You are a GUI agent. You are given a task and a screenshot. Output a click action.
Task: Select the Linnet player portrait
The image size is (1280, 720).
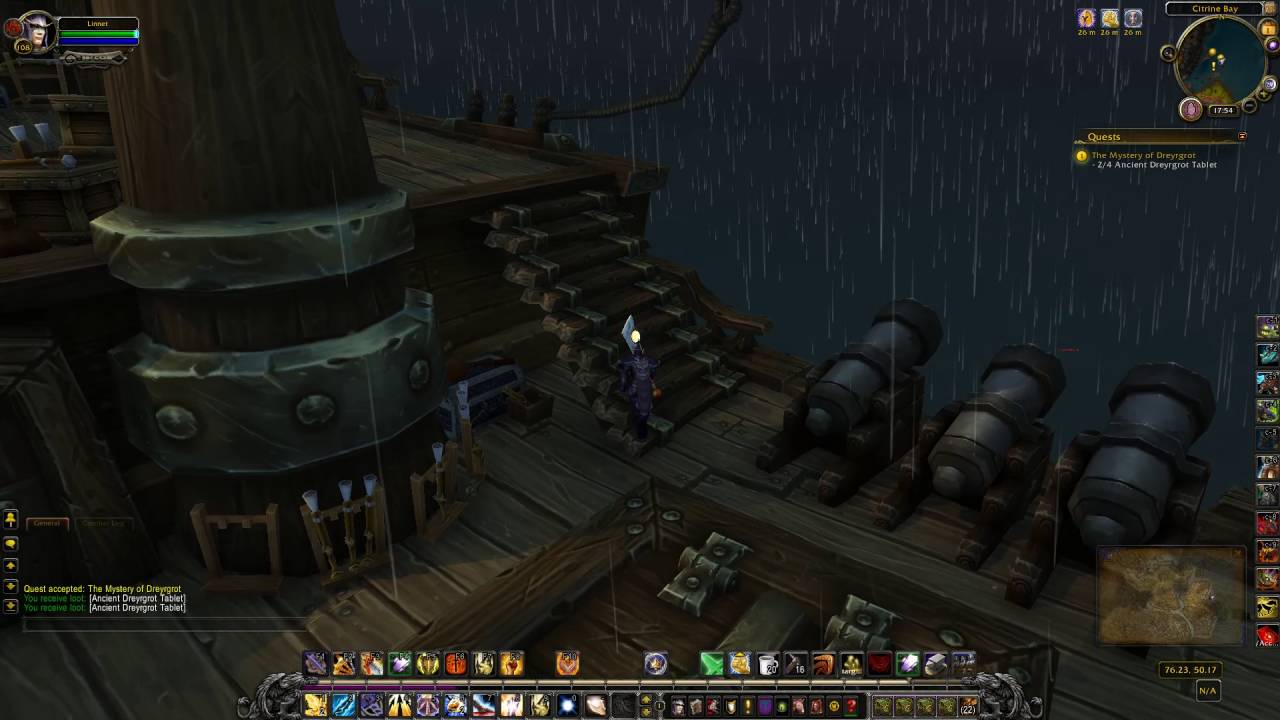coord(36,32)
